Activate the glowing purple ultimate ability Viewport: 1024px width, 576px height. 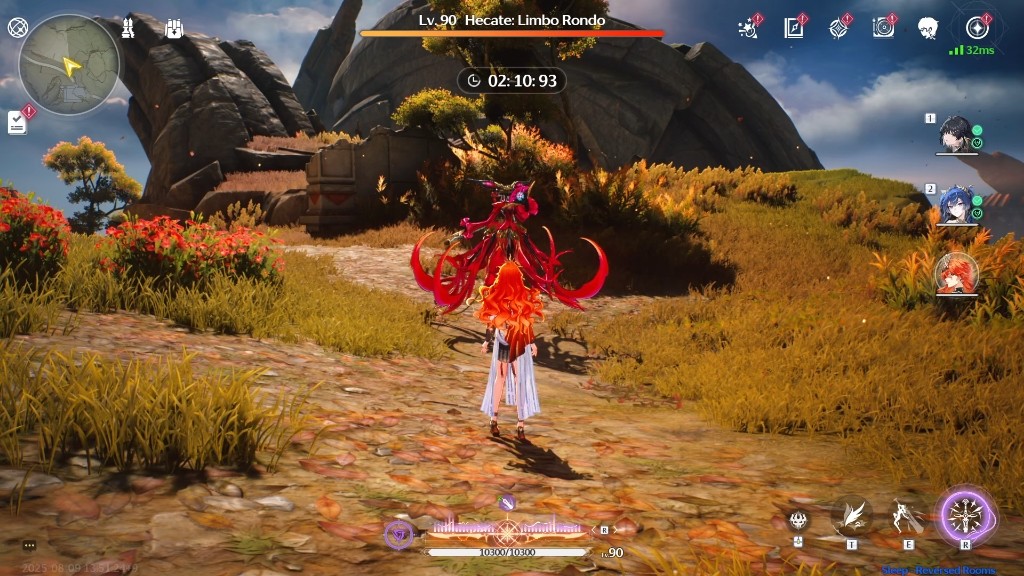click(965, 517)
